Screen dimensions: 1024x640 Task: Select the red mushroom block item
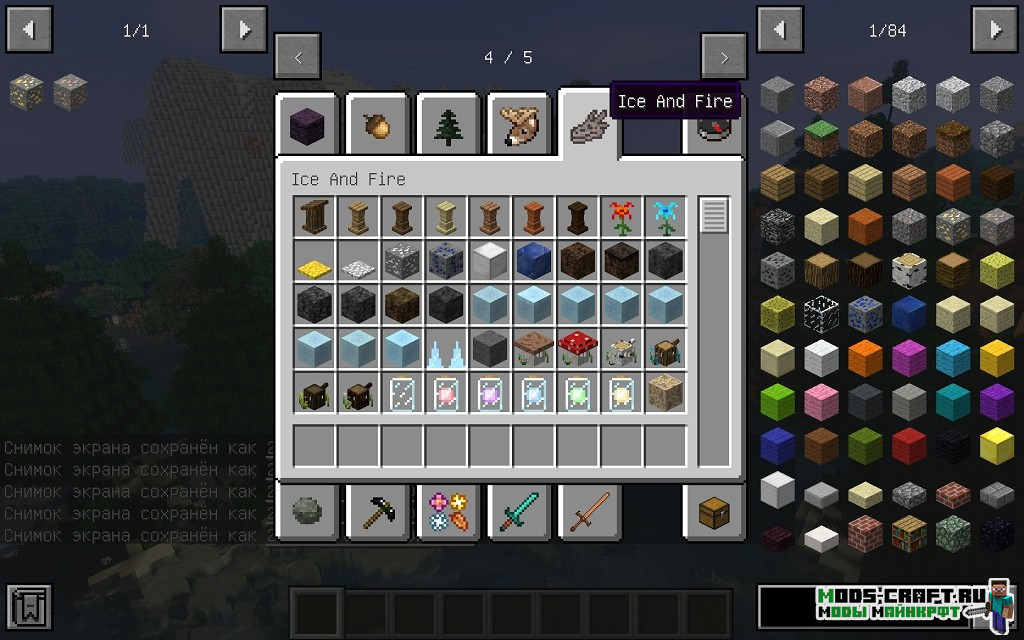(x=578, y=350)
